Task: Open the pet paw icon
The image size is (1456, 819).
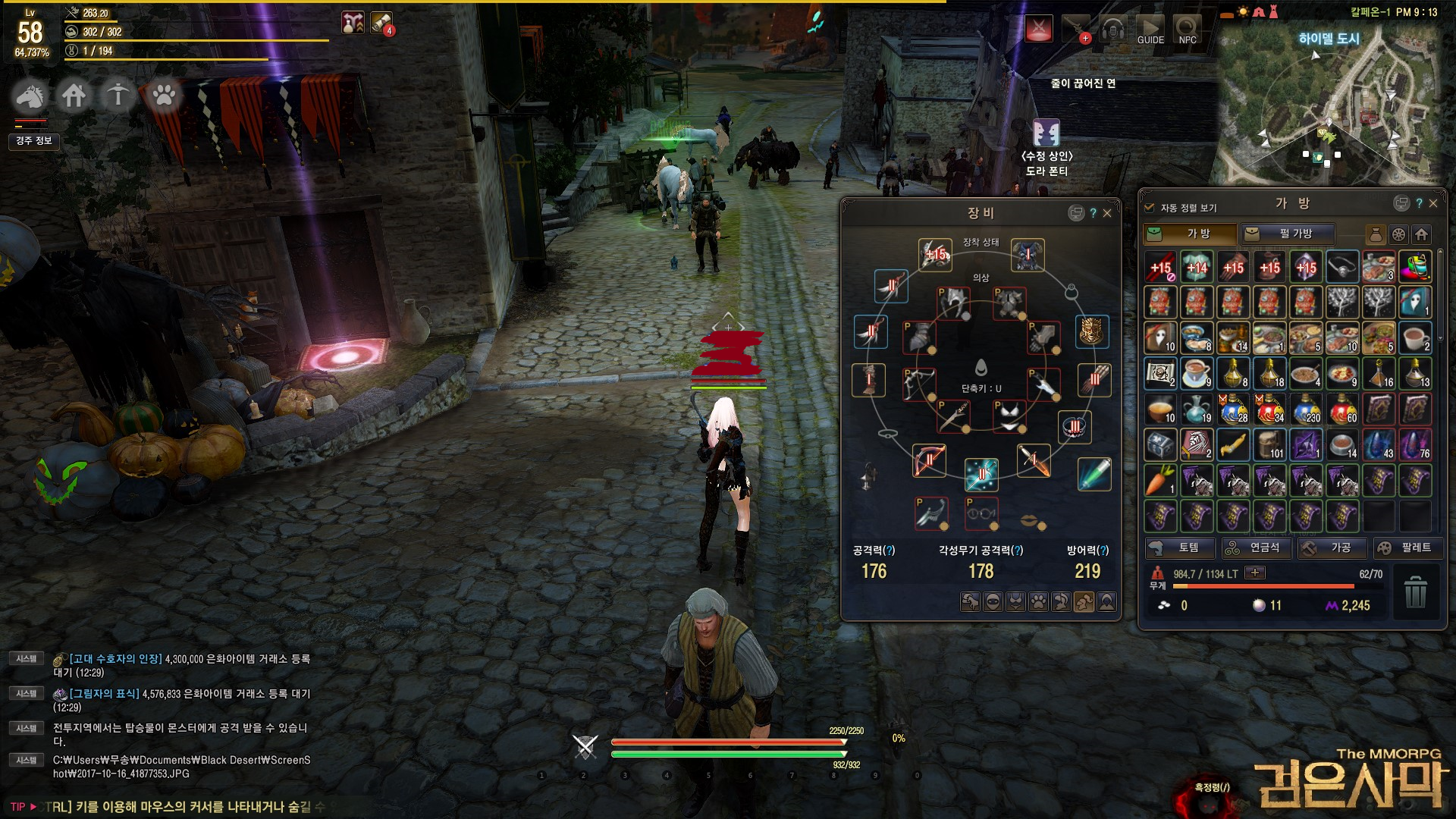Action: 163,96
